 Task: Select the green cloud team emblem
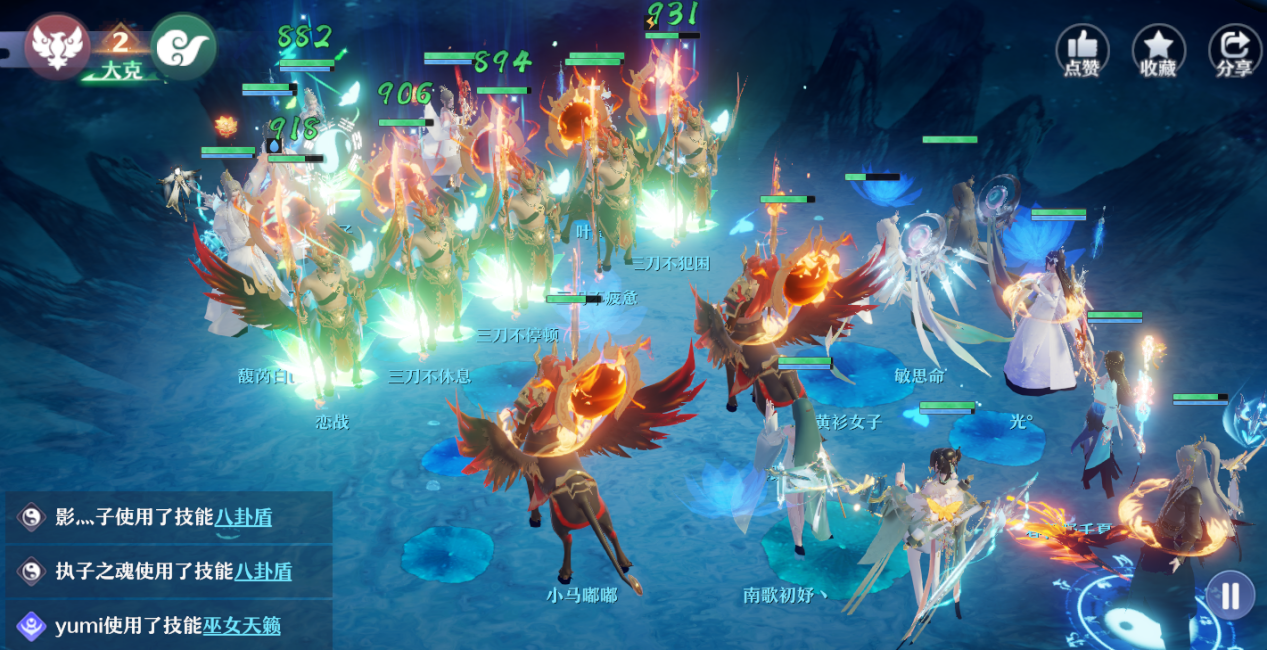[183, 45]
